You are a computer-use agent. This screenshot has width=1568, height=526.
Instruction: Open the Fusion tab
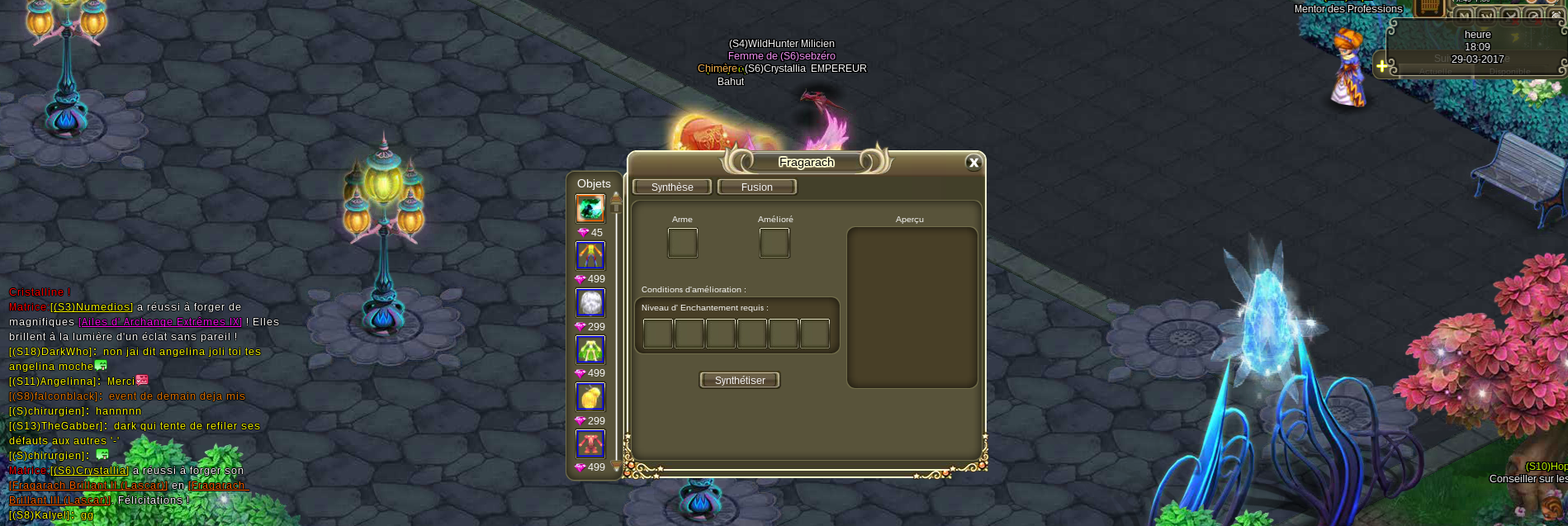point(756,187)
